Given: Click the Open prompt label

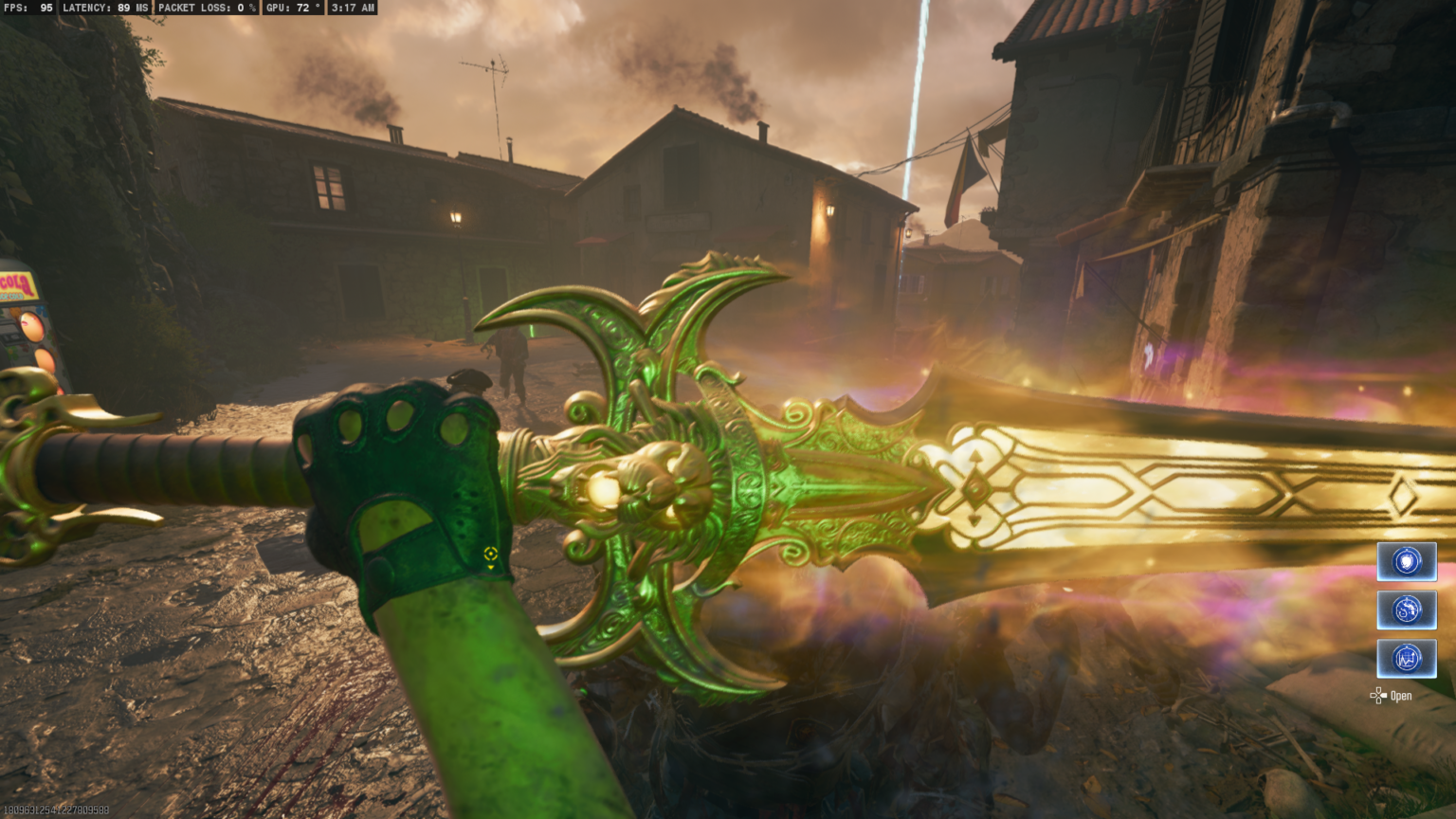Looking at the screenshot, I should [x=1399, y=696].
